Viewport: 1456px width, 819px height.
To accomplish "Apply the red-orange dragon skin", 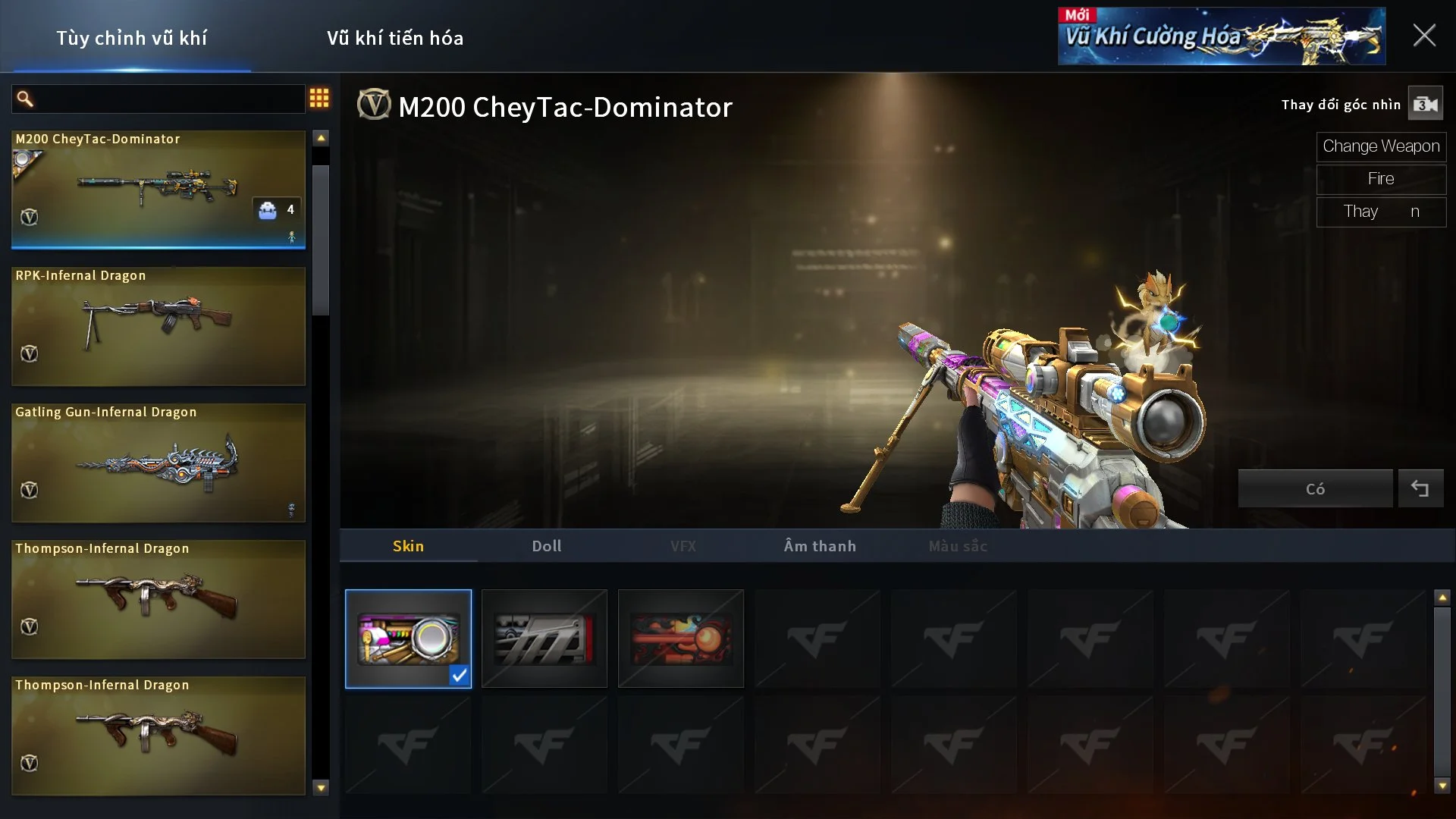I will click(680, 639).
